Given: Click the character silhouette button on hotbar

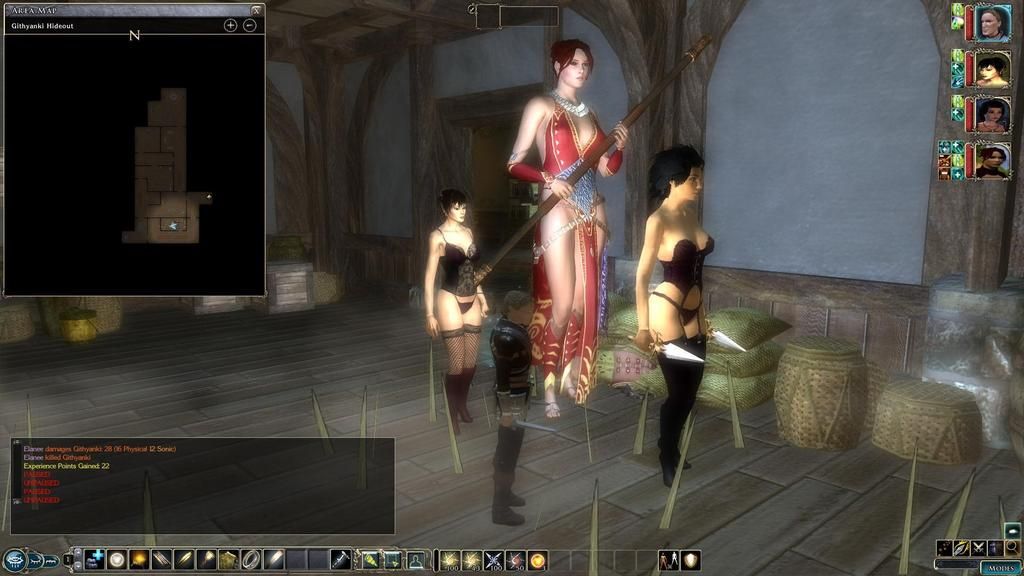Looking at the screenshot, I should tap(415, 560).
